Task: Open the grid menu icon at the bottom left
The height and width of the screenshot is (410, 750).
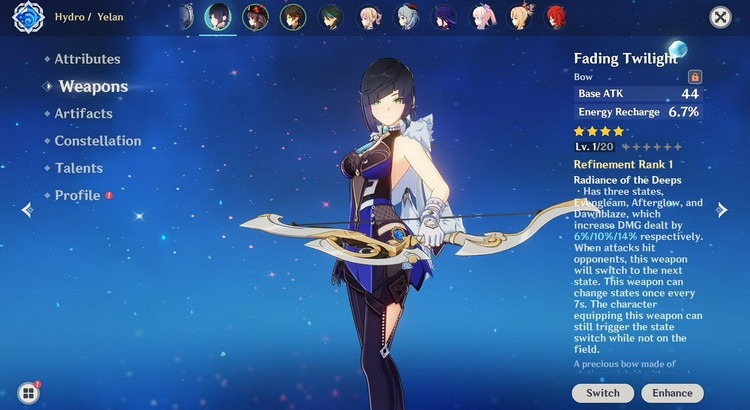Action: (x=28, y=393)
